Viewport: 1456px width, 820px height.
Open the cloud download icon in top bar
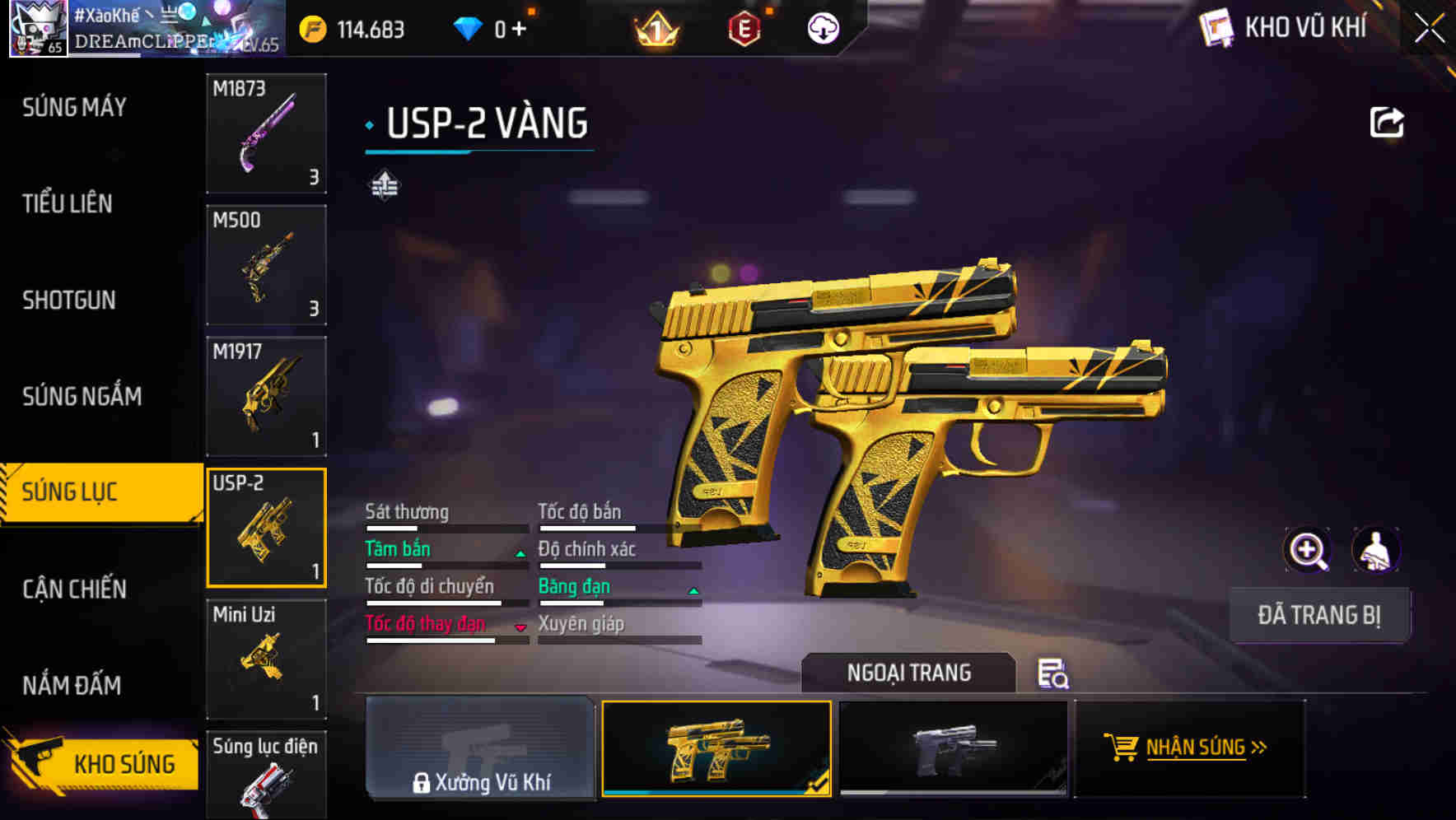tap(822, 28)
